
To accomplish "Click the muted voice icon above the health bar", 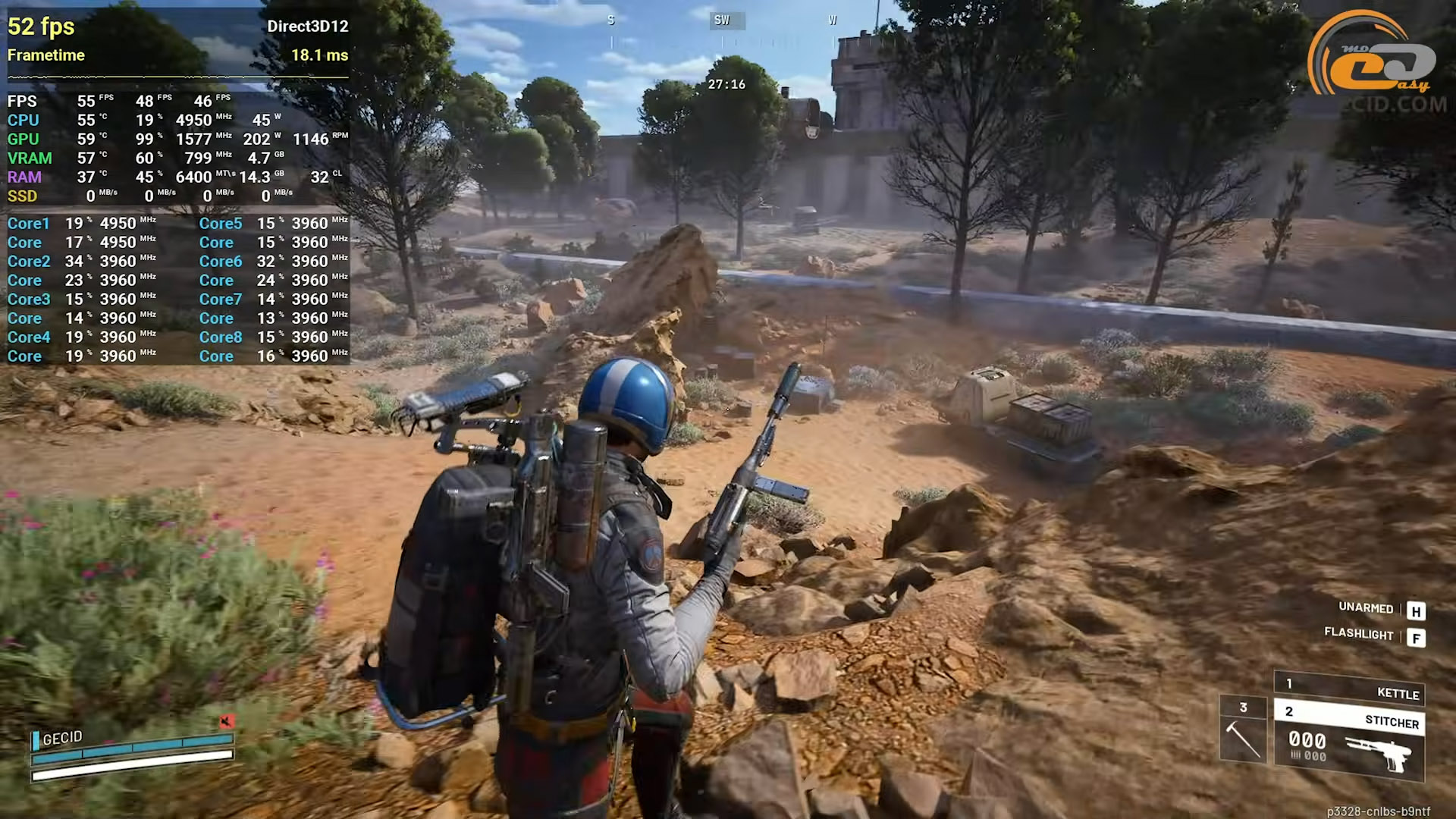I will (x=226, y=721).
